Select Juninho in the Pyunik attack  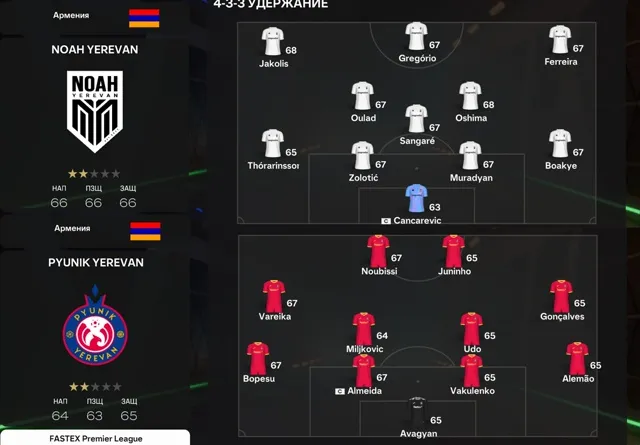(453, 249)
